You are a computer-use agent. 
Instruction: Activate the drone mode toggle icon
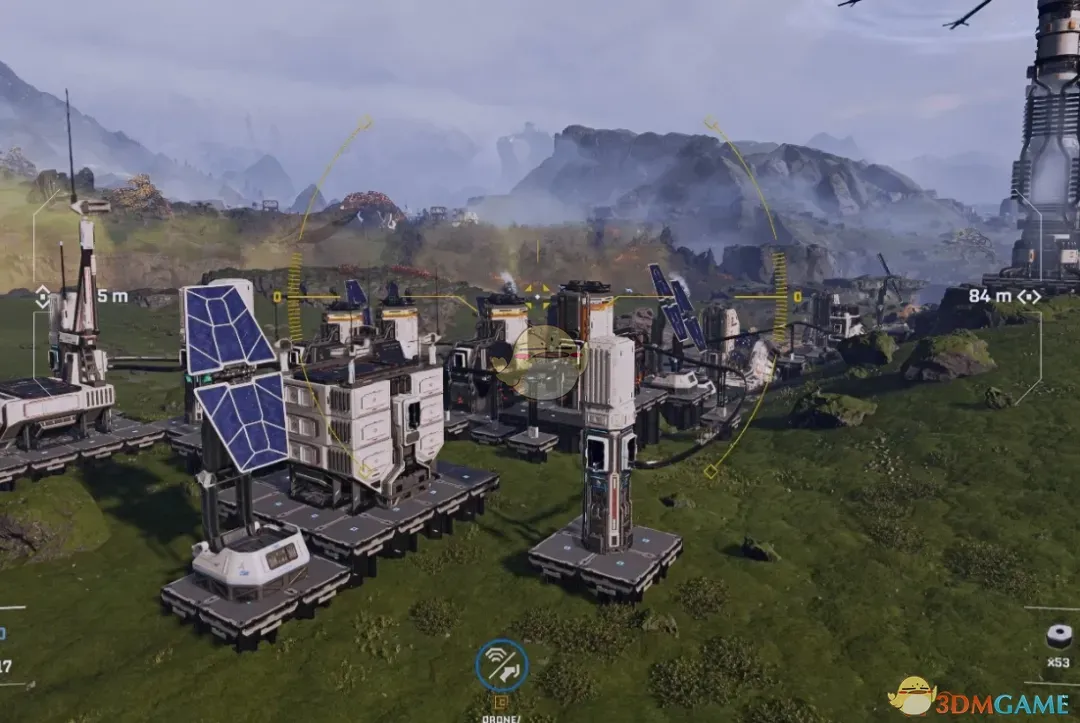click(502, 666)
